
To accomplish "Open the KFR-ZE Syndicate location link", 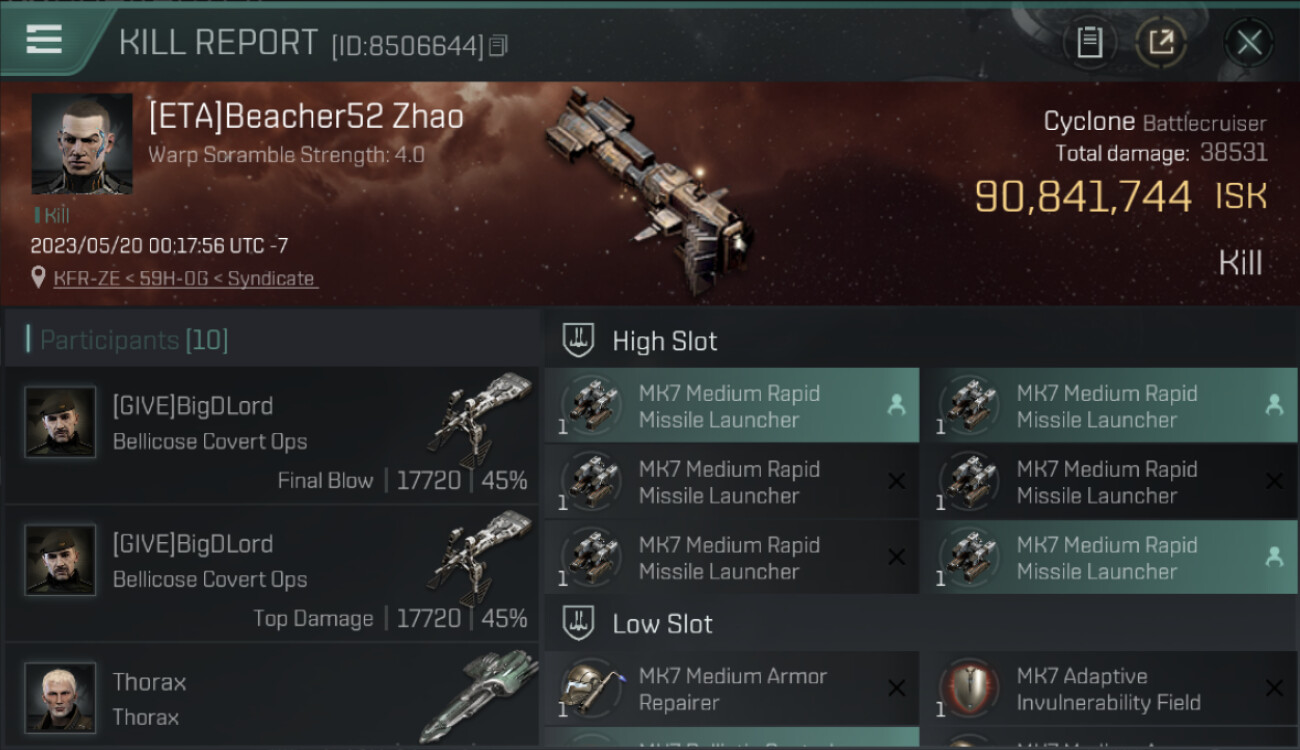I will pyautogui.click(x=184, y=278).
